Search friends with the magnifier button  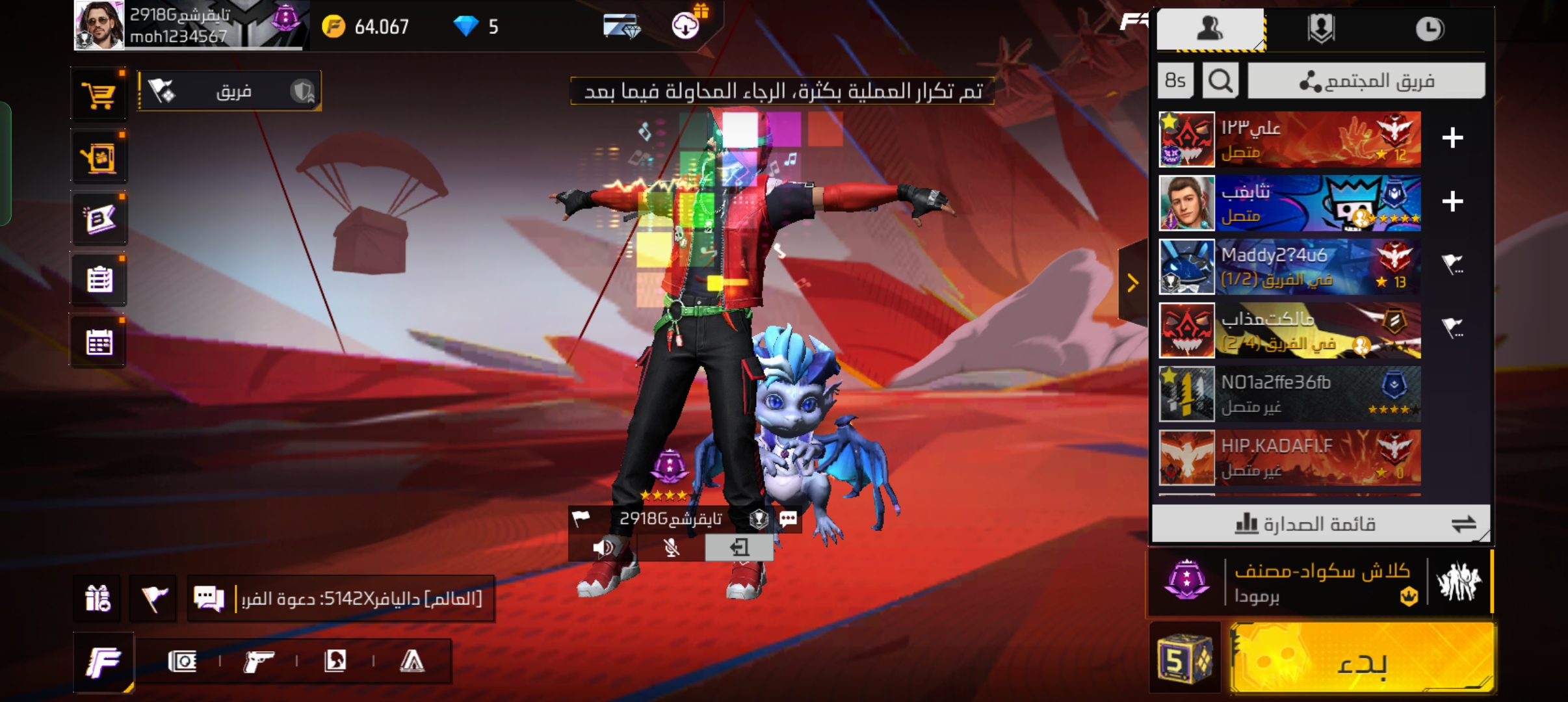(x=1220, y=81)
